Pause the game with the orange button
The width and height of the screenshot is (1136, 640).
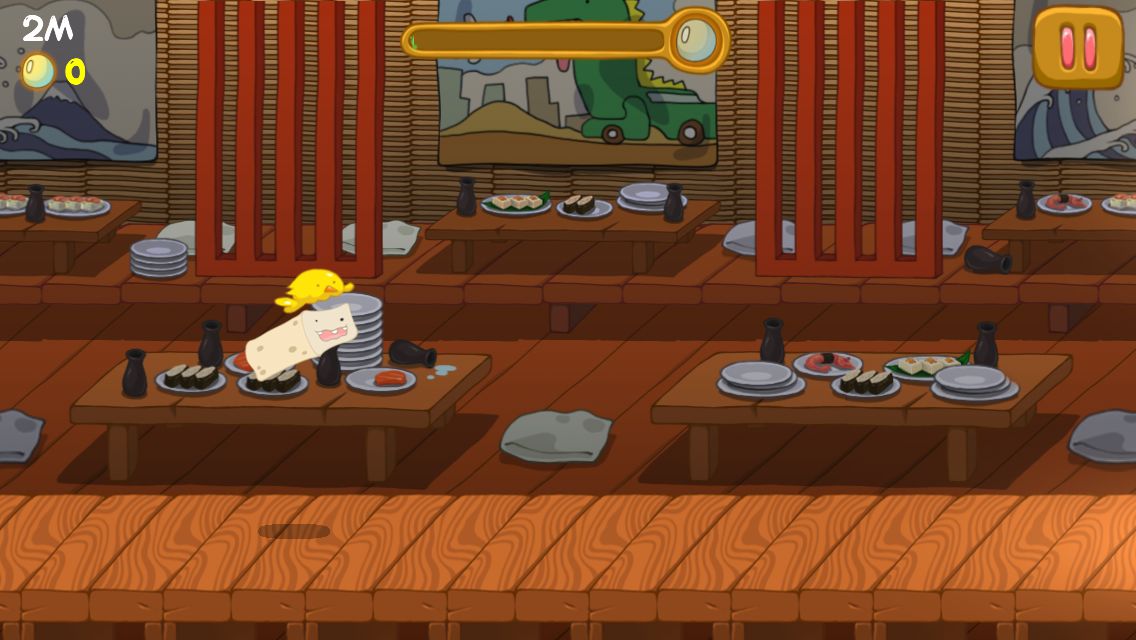tap(1078, 47)
